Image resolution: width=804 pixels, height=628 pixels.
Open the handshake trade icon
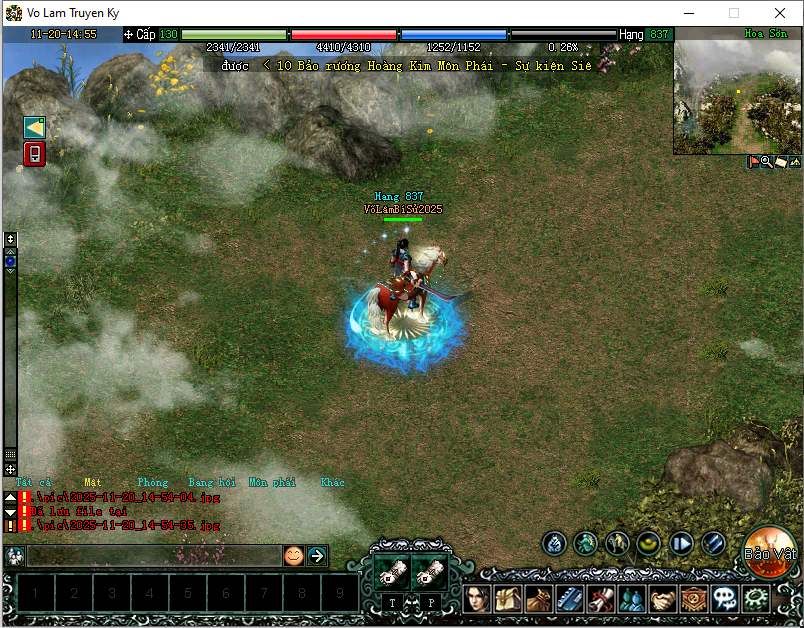(663, 599)
